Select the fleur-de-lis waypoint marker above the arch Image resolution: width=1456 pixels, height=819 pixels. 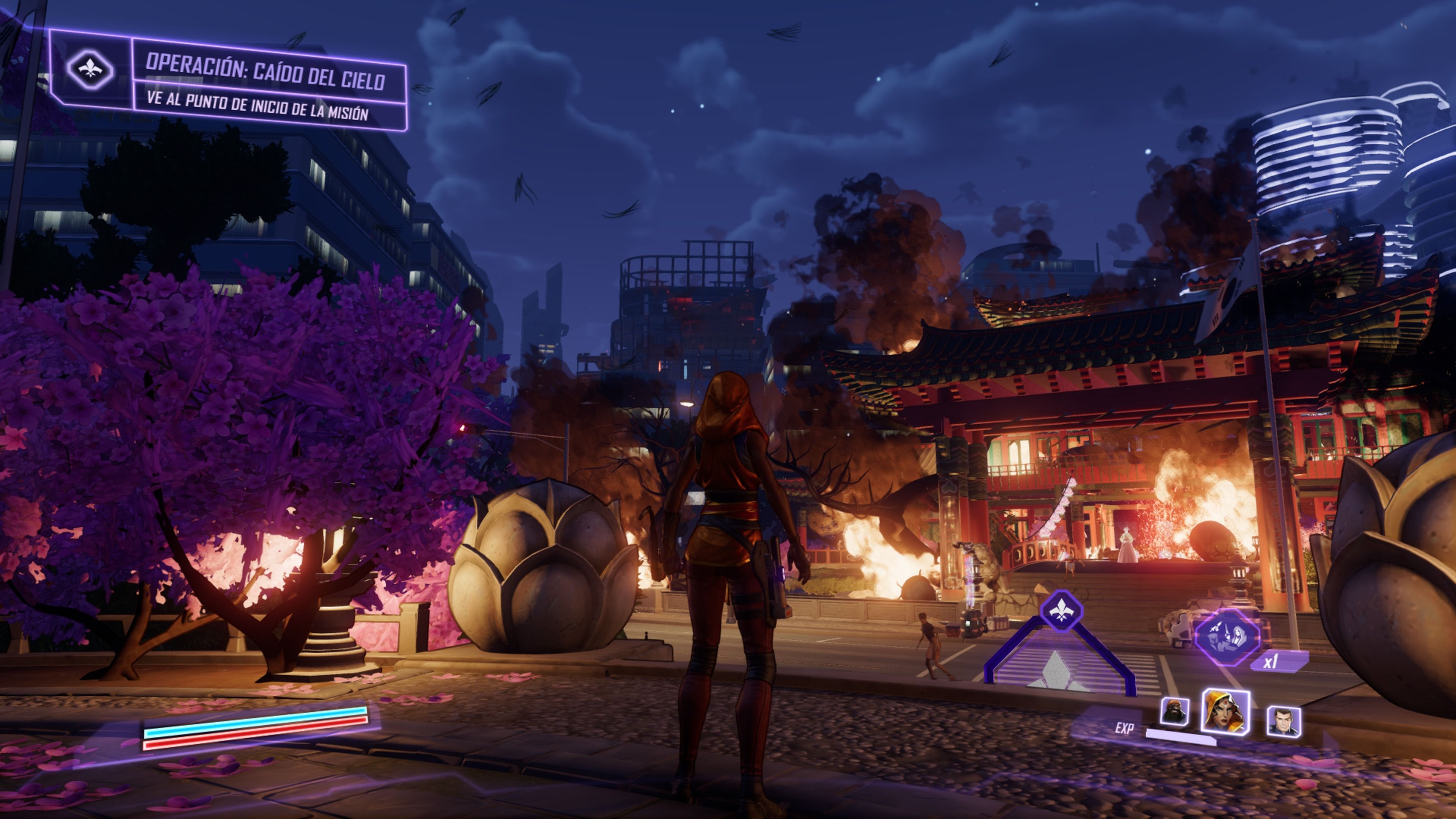[x=1061, y=610]
